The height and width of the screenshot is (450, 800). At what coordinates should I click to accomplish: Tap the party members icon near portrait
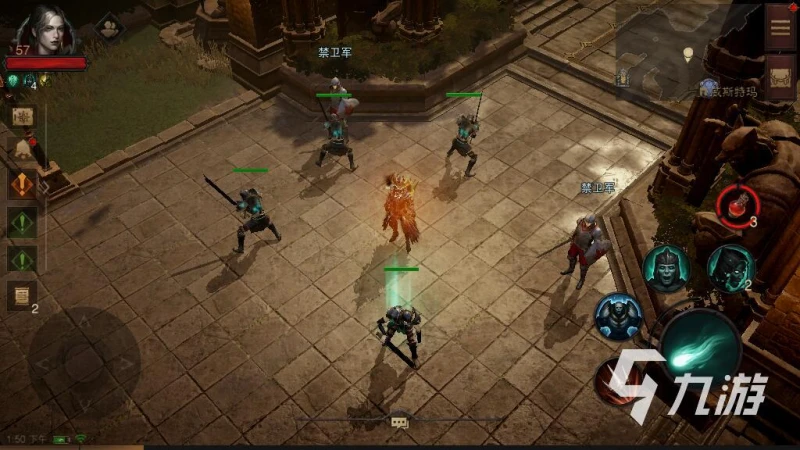pyautogui.click(x=108, y=28)
